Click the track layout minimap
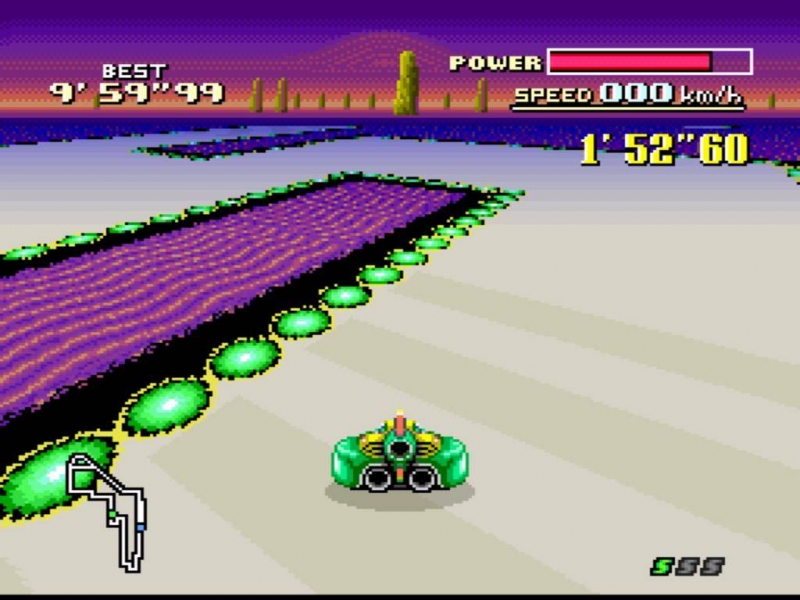The image size is (800, 600). (x=108, y=510)
